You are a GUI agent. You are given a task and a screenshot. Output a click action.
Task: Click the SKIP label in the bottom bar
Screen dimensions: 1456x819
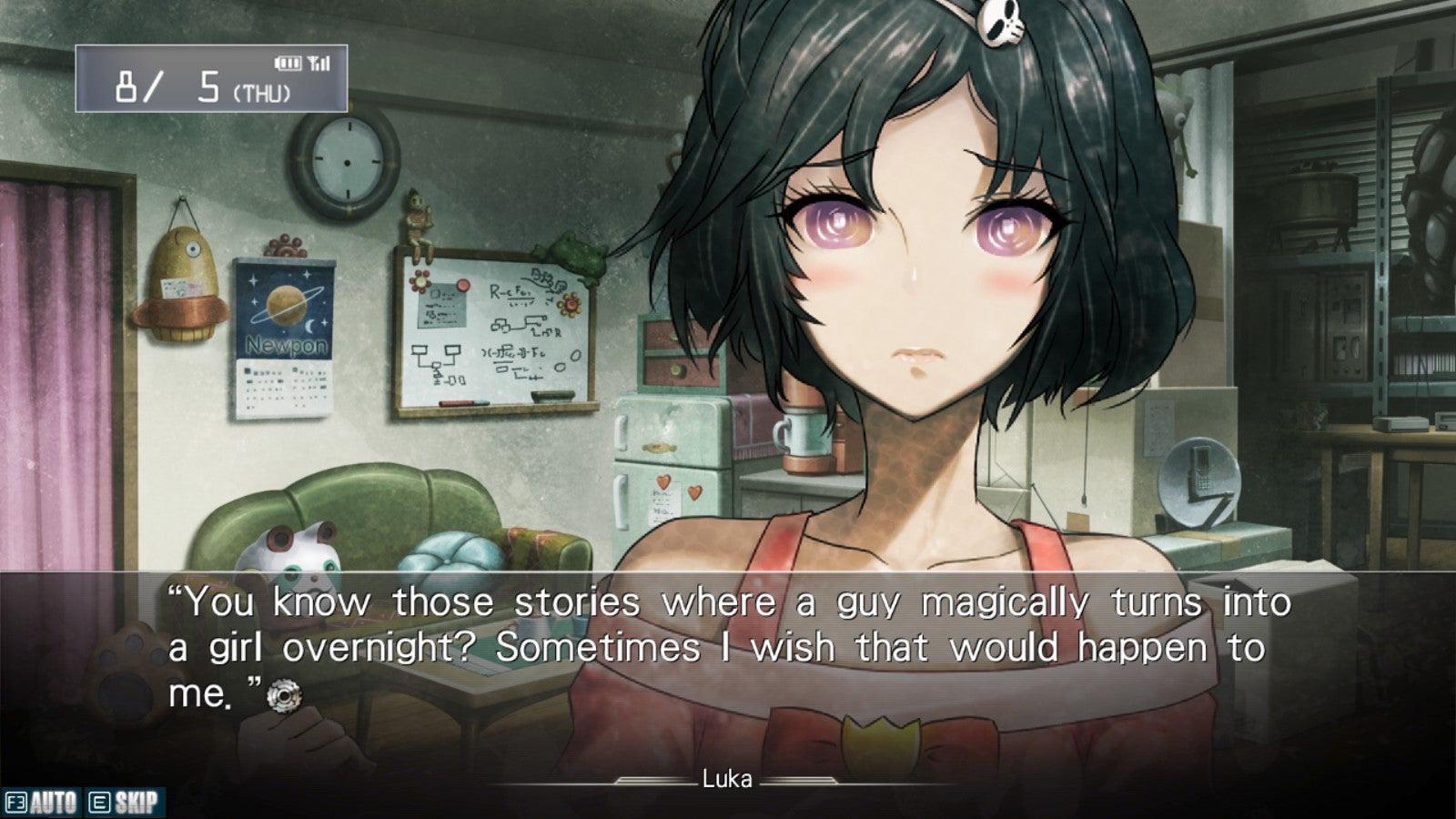133,801
